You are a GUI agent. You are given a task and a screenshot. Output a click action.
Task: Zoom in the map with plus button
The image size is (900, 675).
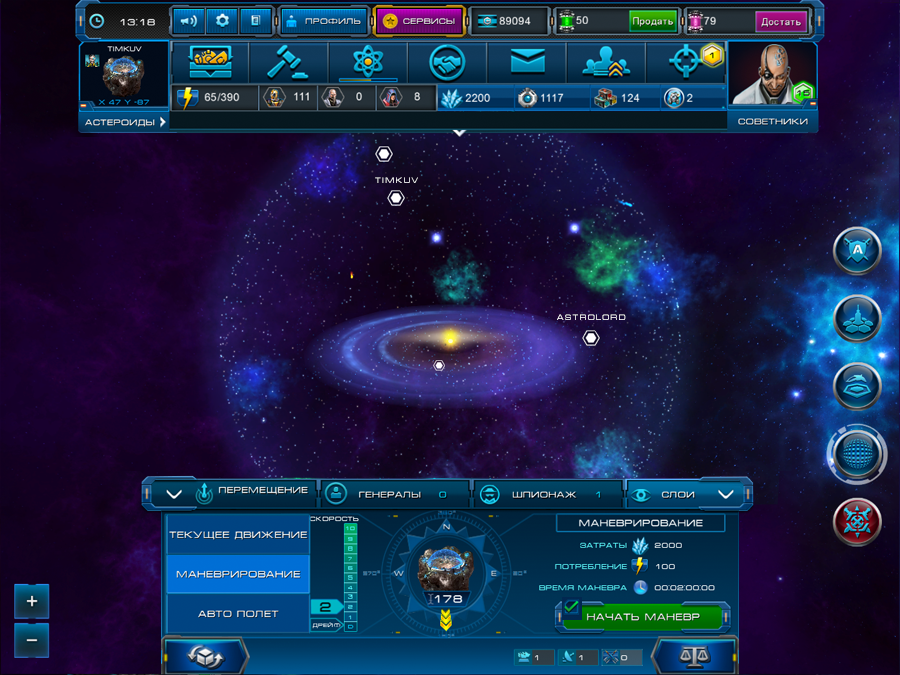pyautogui.click(x=32, y=601)
